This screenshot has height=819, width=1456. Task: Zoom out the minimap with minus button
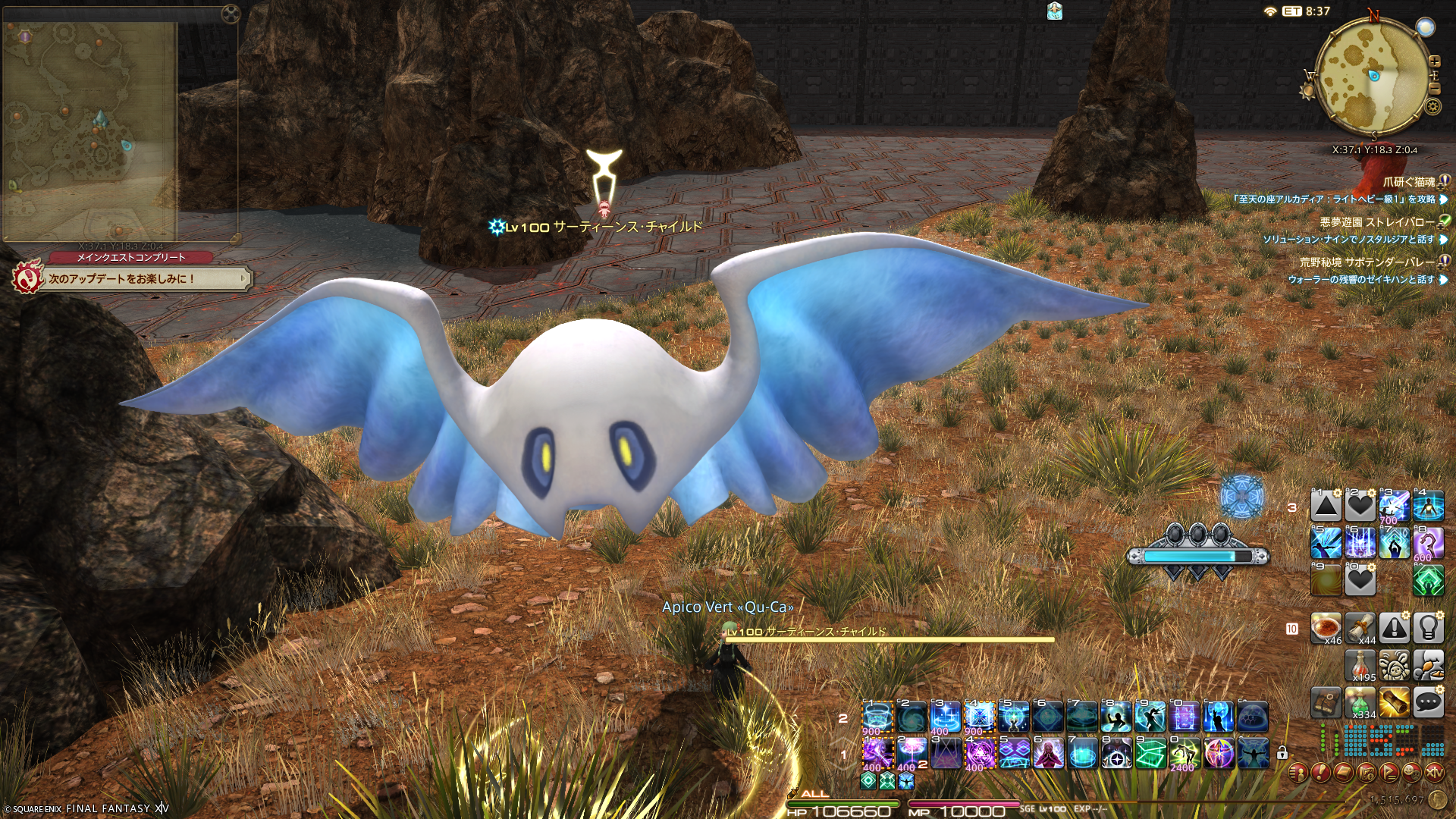pos(1434,89)
